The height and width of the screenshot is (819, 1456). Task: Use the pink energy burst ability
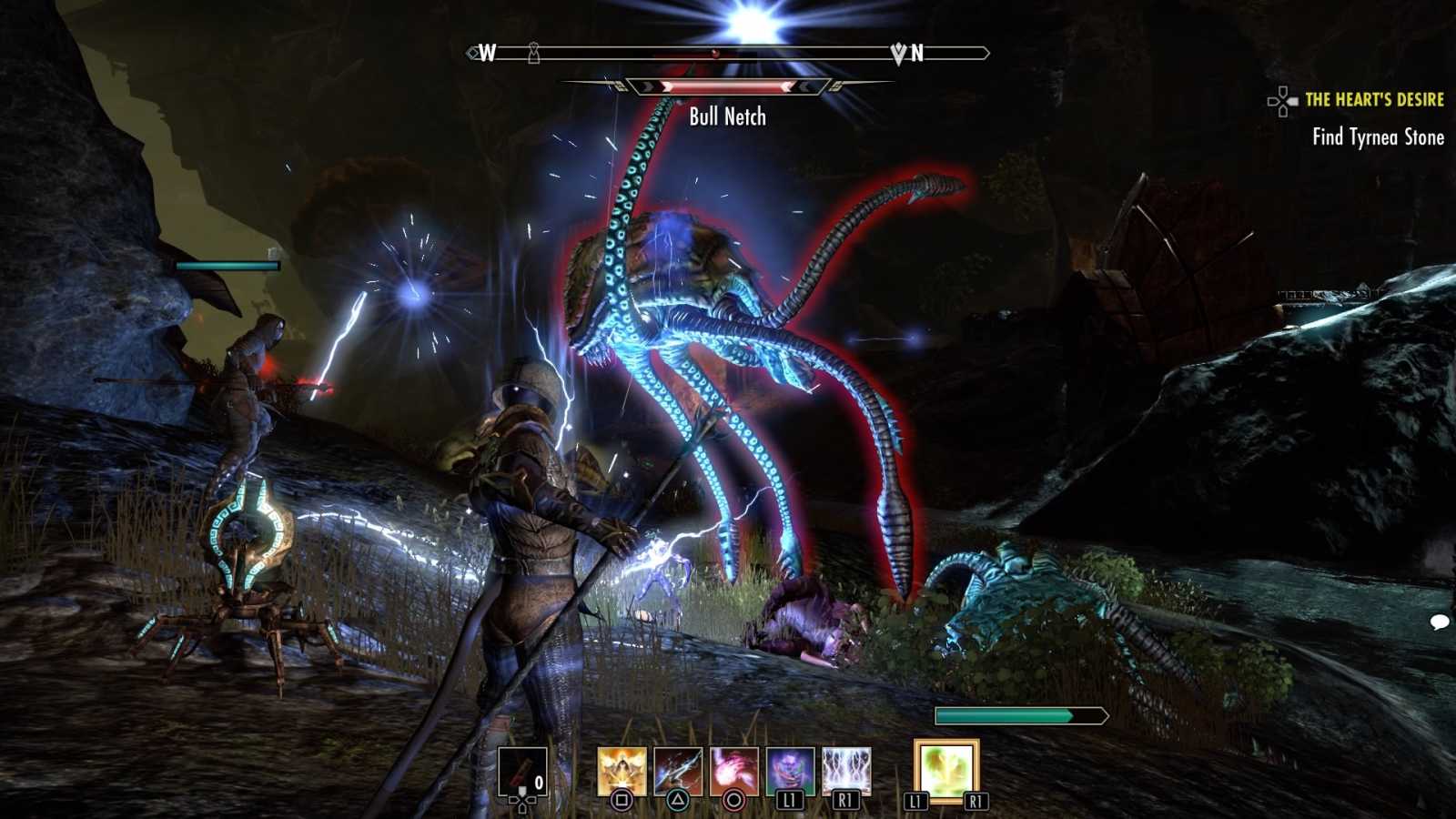(x=733, y=771)
